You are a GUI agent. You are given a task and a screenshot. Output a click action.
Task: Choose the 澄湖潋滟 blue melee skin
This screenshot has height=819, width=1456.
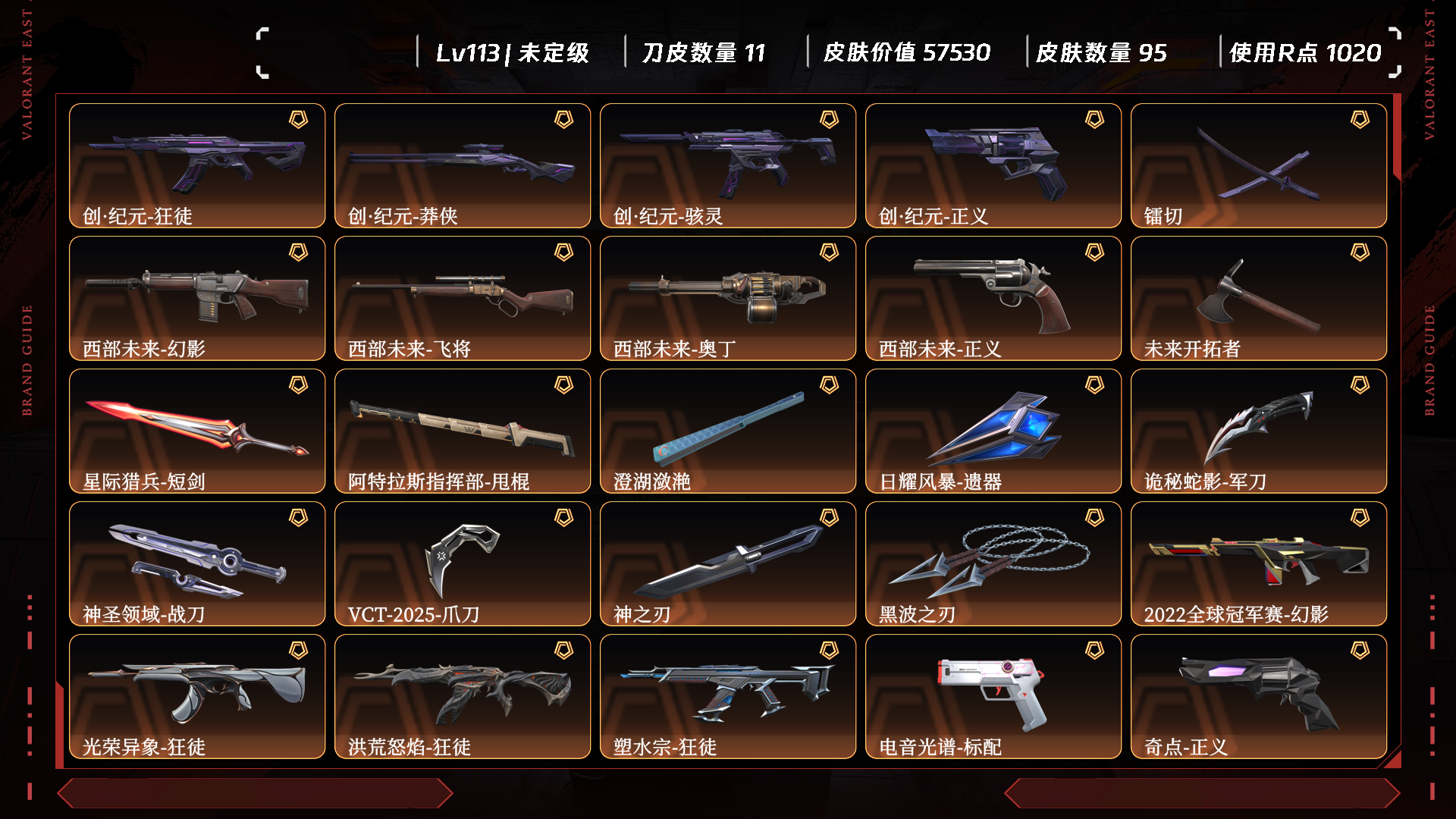728,431
